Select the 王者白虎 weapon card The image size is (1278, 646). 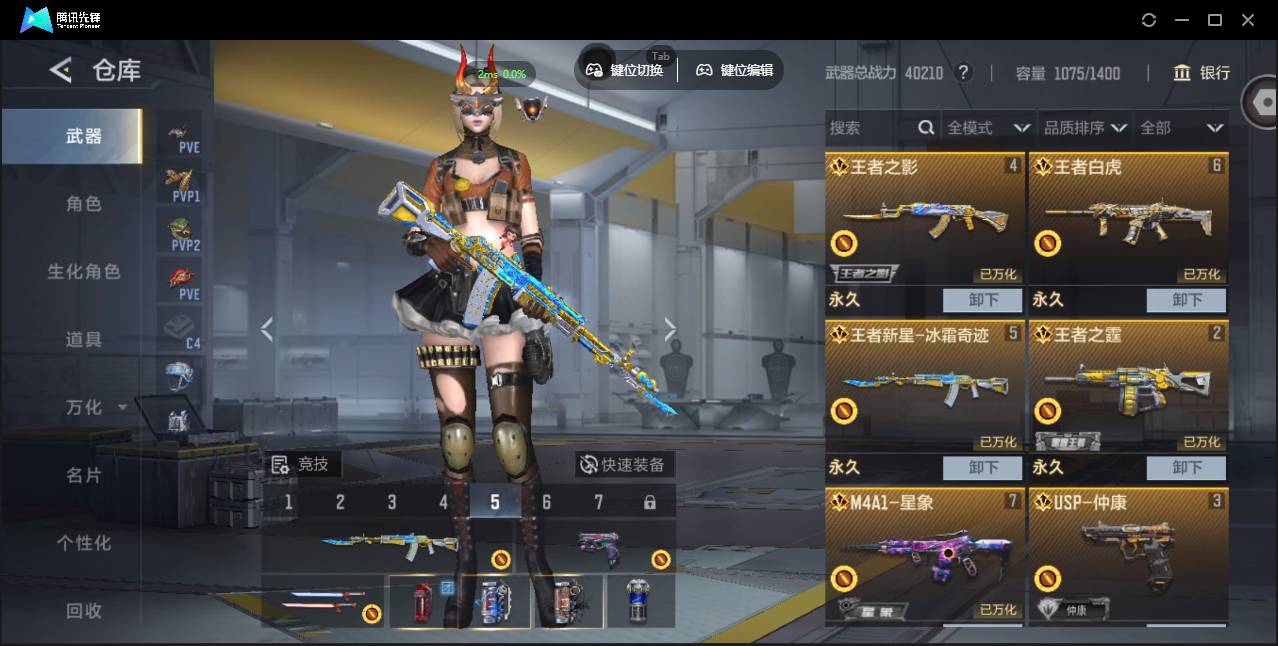(x=1128, y=219)
